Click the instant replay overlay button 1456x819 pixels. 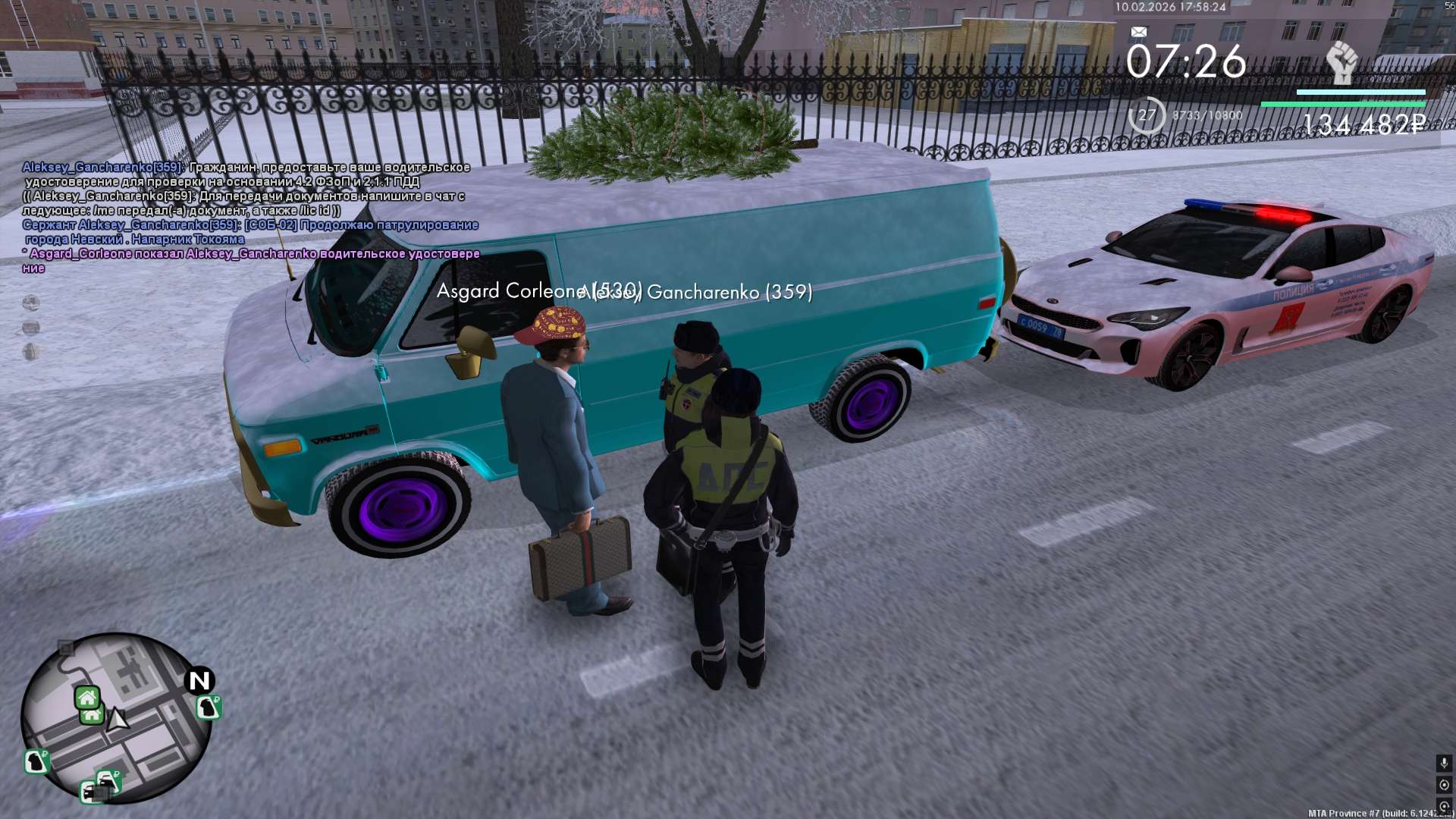pyautogui.click(x=1444, y=806)
